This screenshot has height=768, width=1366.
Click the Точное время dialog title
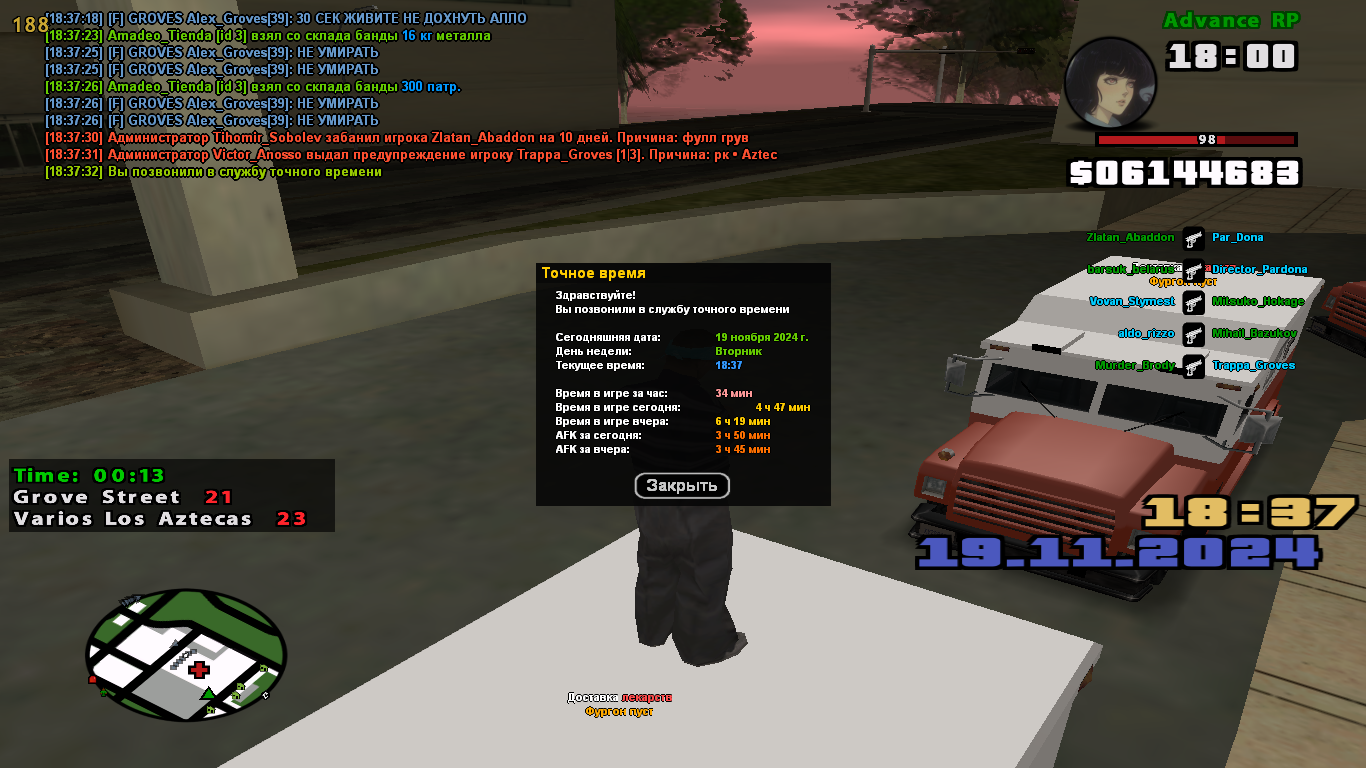(594, 272)
